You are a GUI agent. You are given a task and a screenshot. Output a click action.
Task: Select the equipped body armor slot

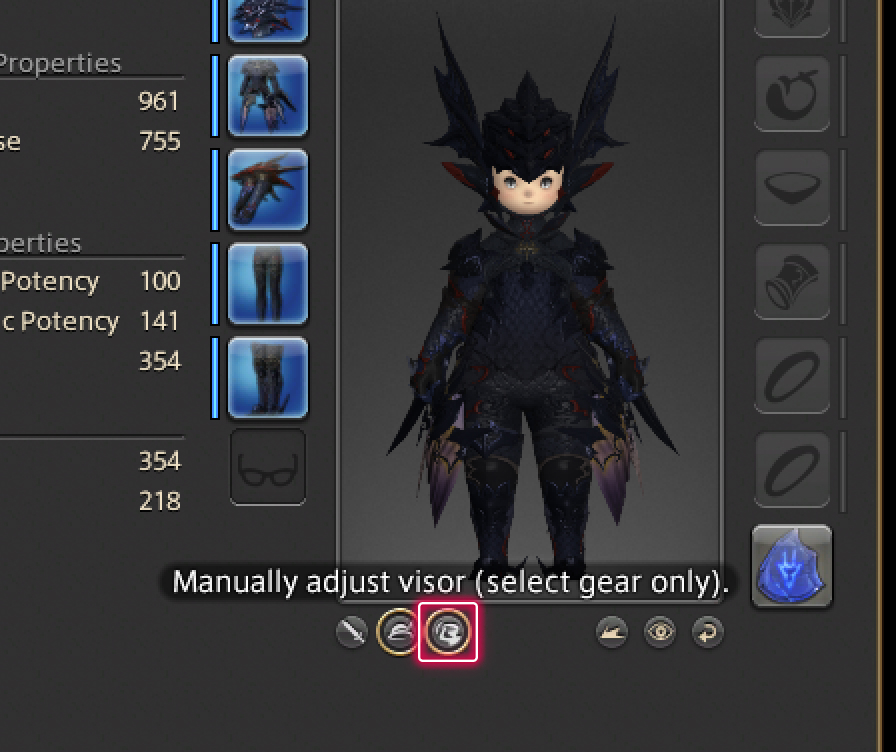(x=267, y=96)
